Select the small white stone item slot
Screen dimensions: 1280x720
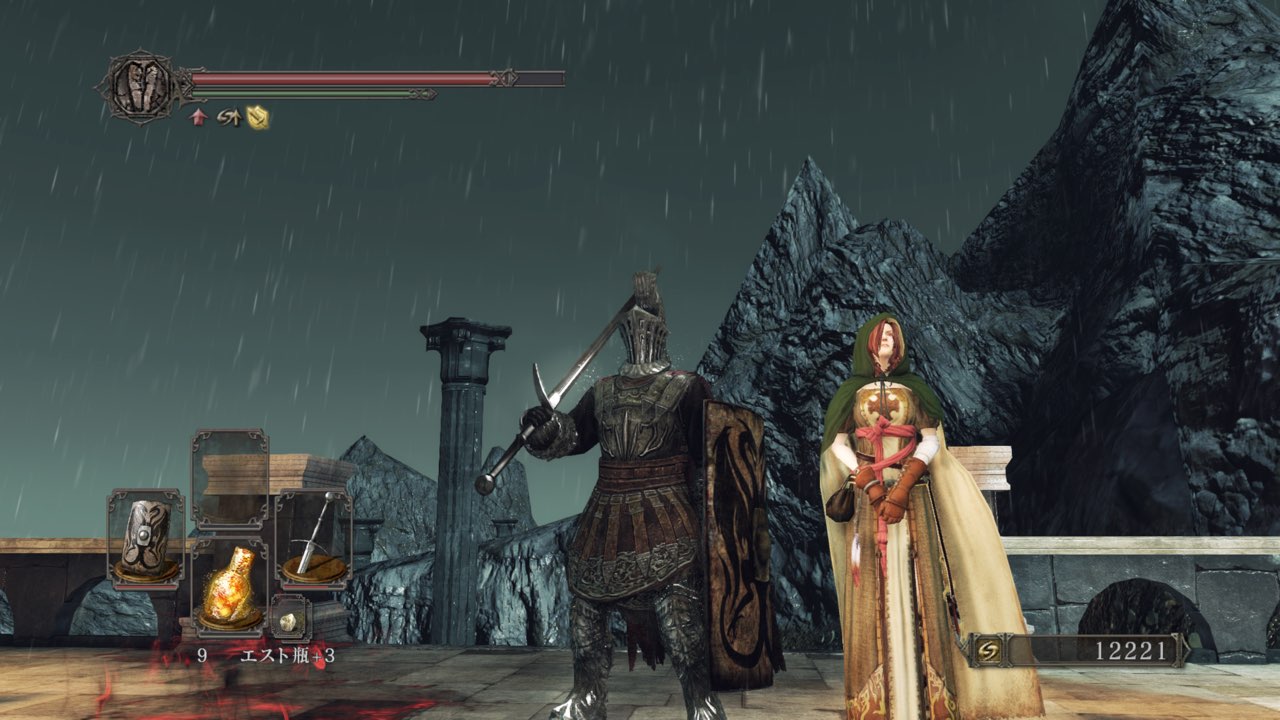pyautogui.click(x=289, y=620)
